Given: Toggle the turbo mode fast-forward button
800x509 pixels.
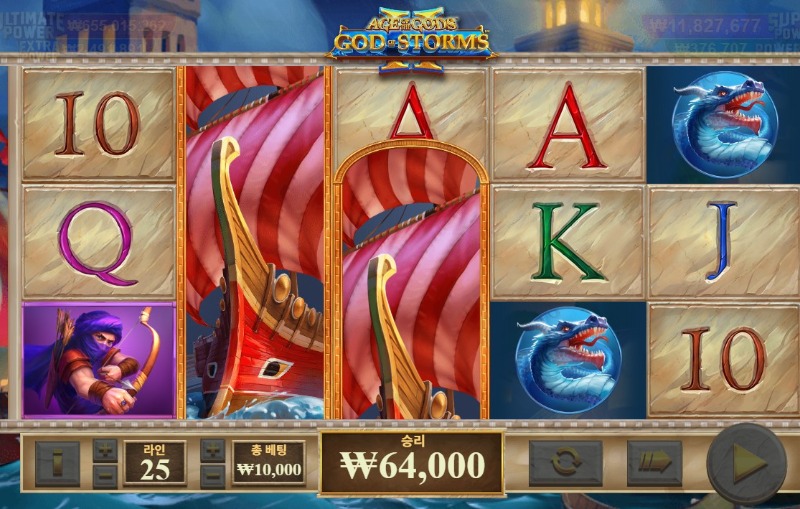Looking at the screenshot, I should (x=653, y=463).
